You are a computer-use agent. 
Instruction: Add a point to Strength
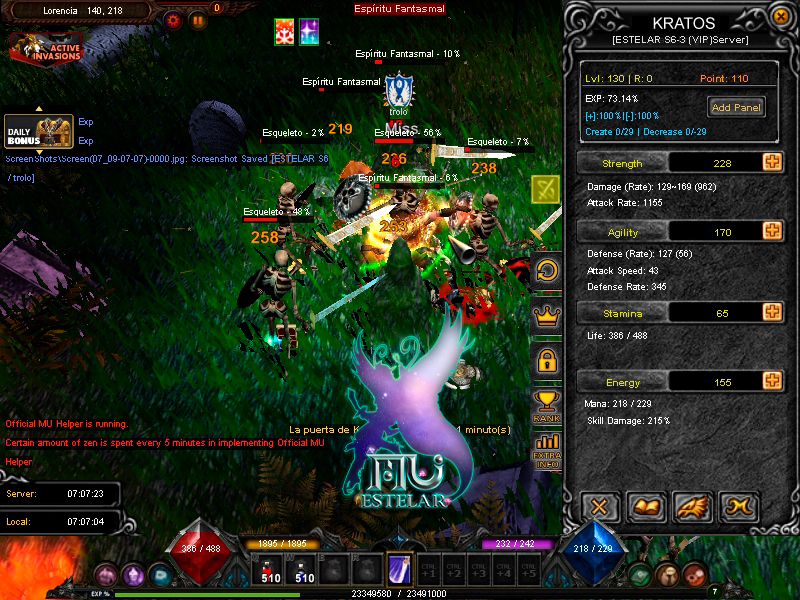point(772,163)
